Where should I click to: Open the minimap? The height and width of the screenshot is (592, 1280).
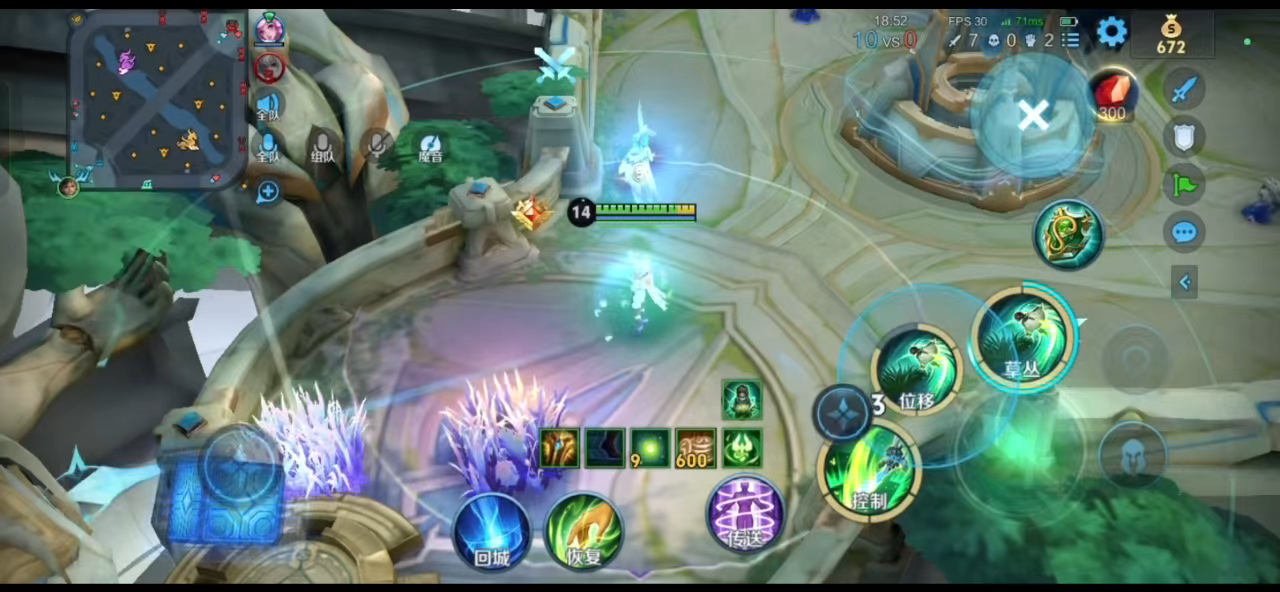pos(157,98)
